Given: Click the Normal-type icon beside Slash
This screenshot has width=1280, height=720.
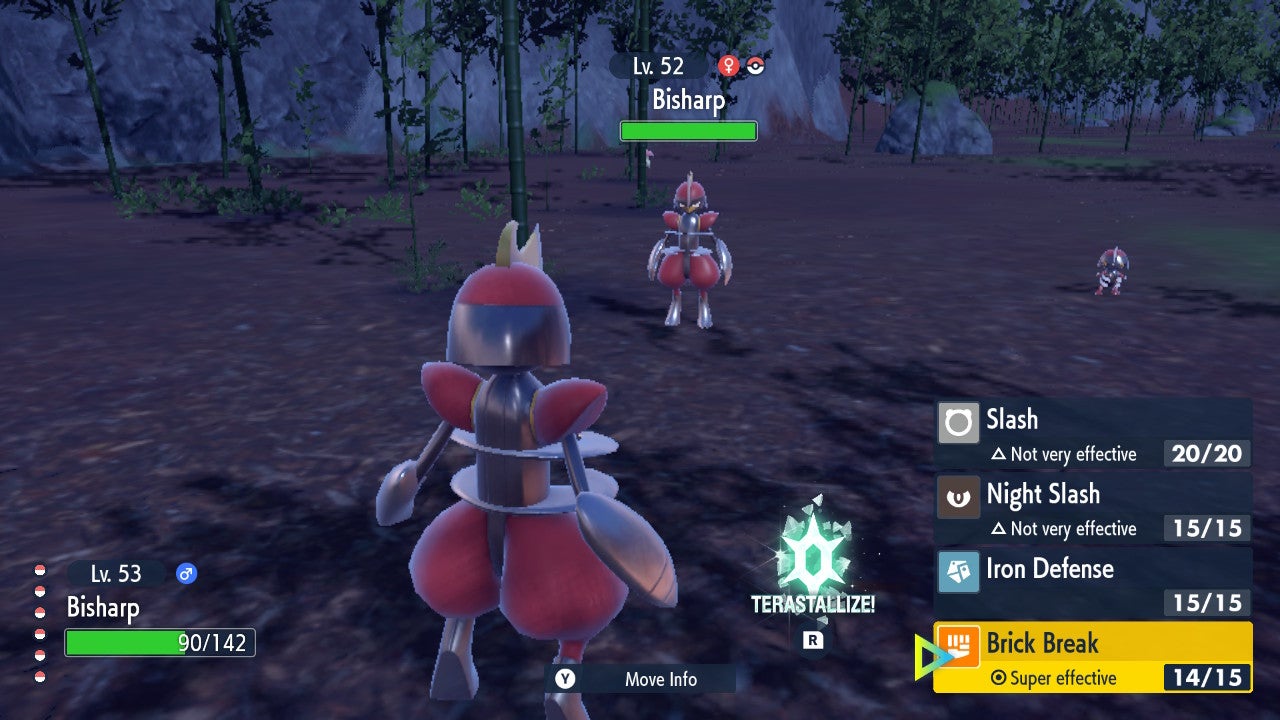Looking at the screenshot, I should click(x=957, y=423).
